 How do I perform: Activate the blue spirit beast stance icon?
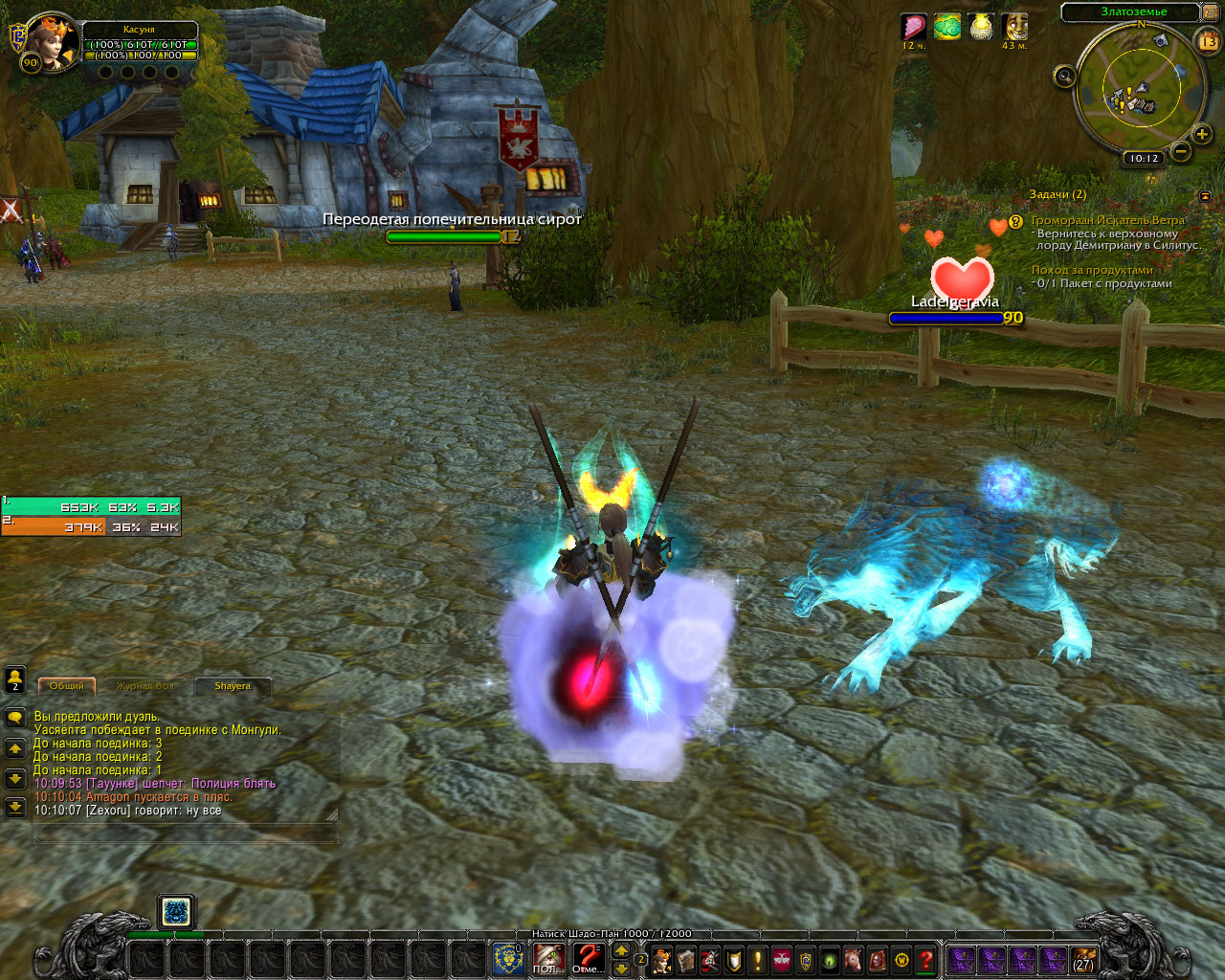pyautogui.click(x=176, y=912)
